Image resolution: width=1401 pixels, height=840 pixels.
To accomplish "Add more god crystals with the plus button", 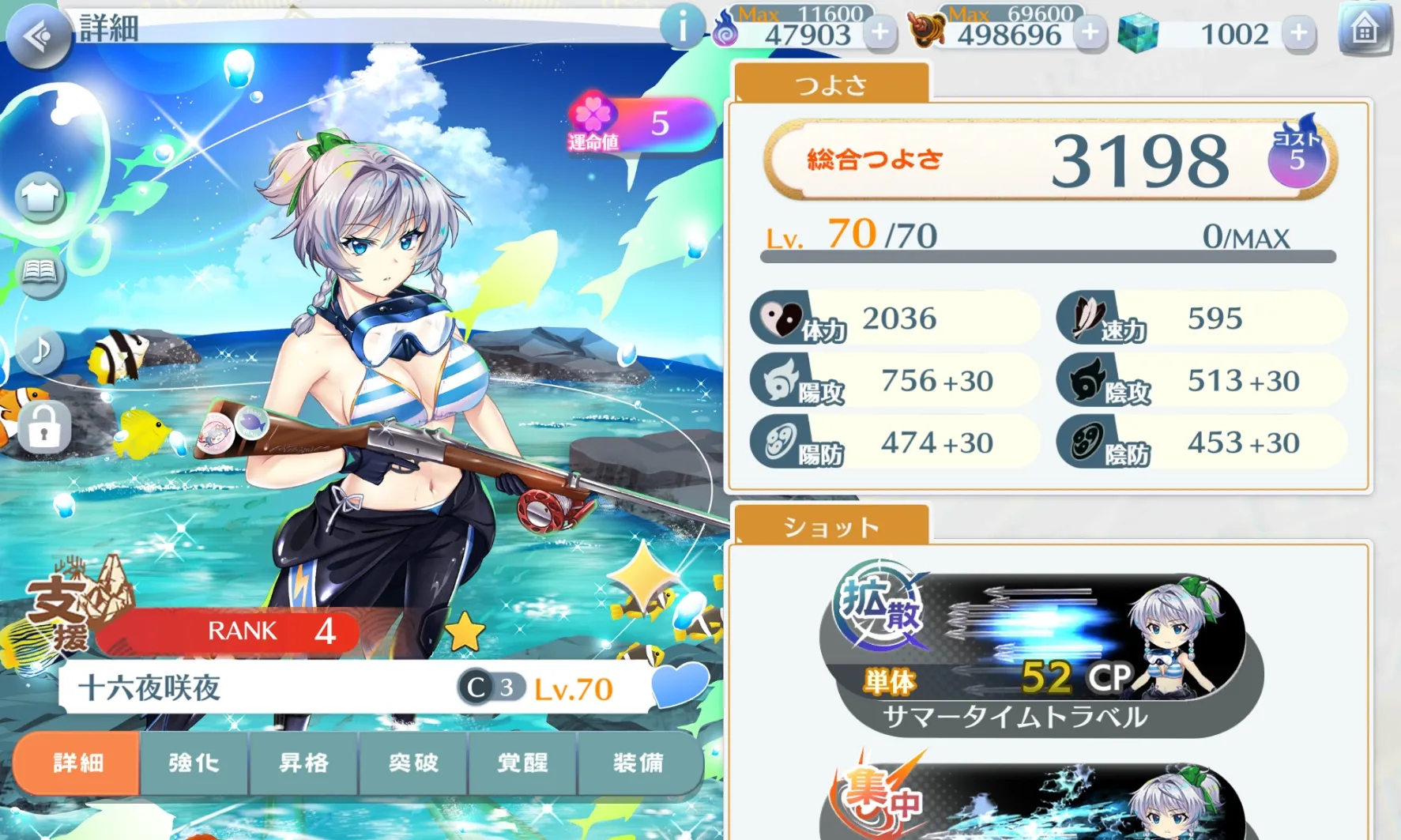I will pos(1298,33).
